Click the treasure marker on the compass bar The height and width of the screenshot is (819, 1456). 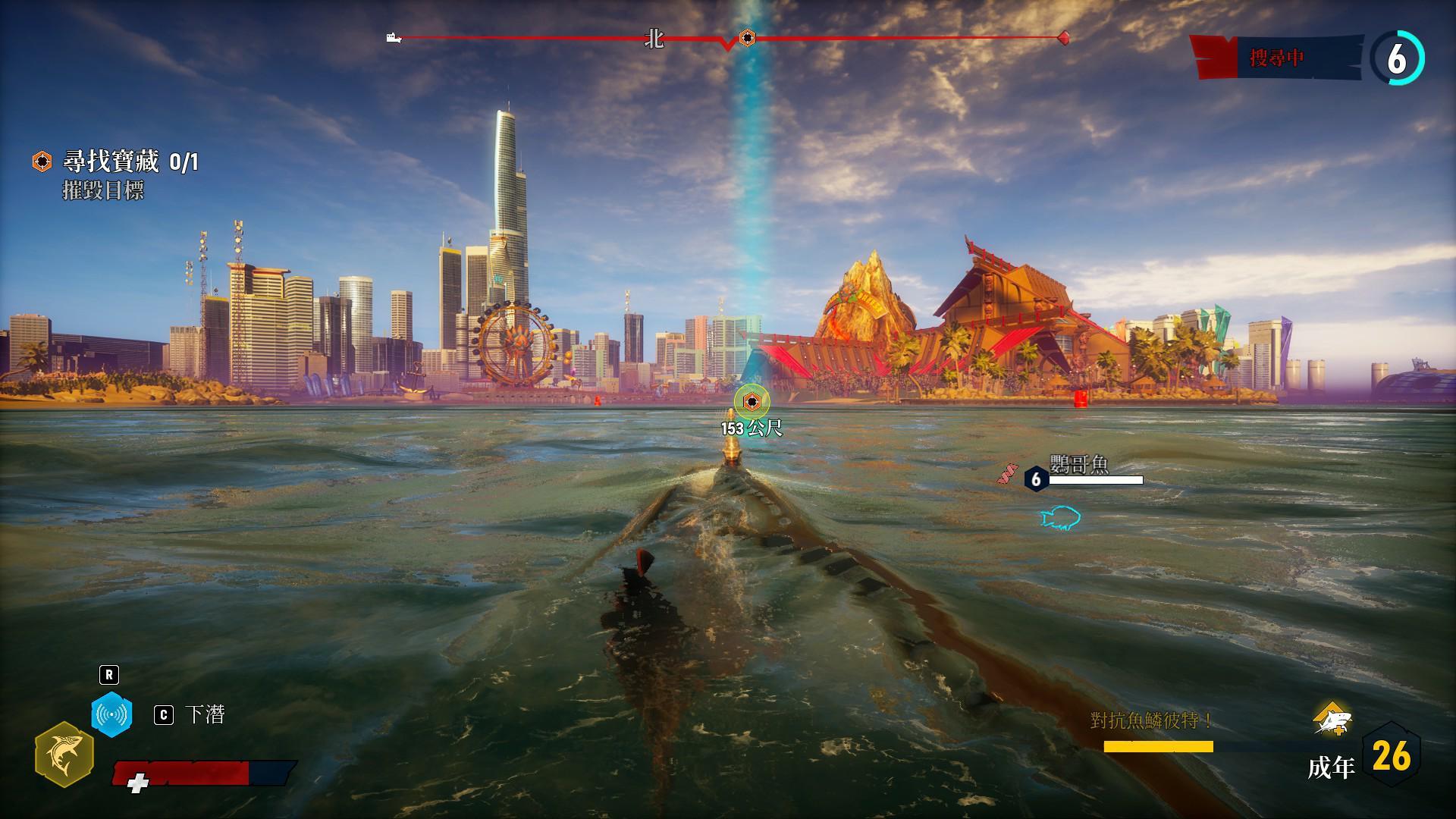click(747, 36)
